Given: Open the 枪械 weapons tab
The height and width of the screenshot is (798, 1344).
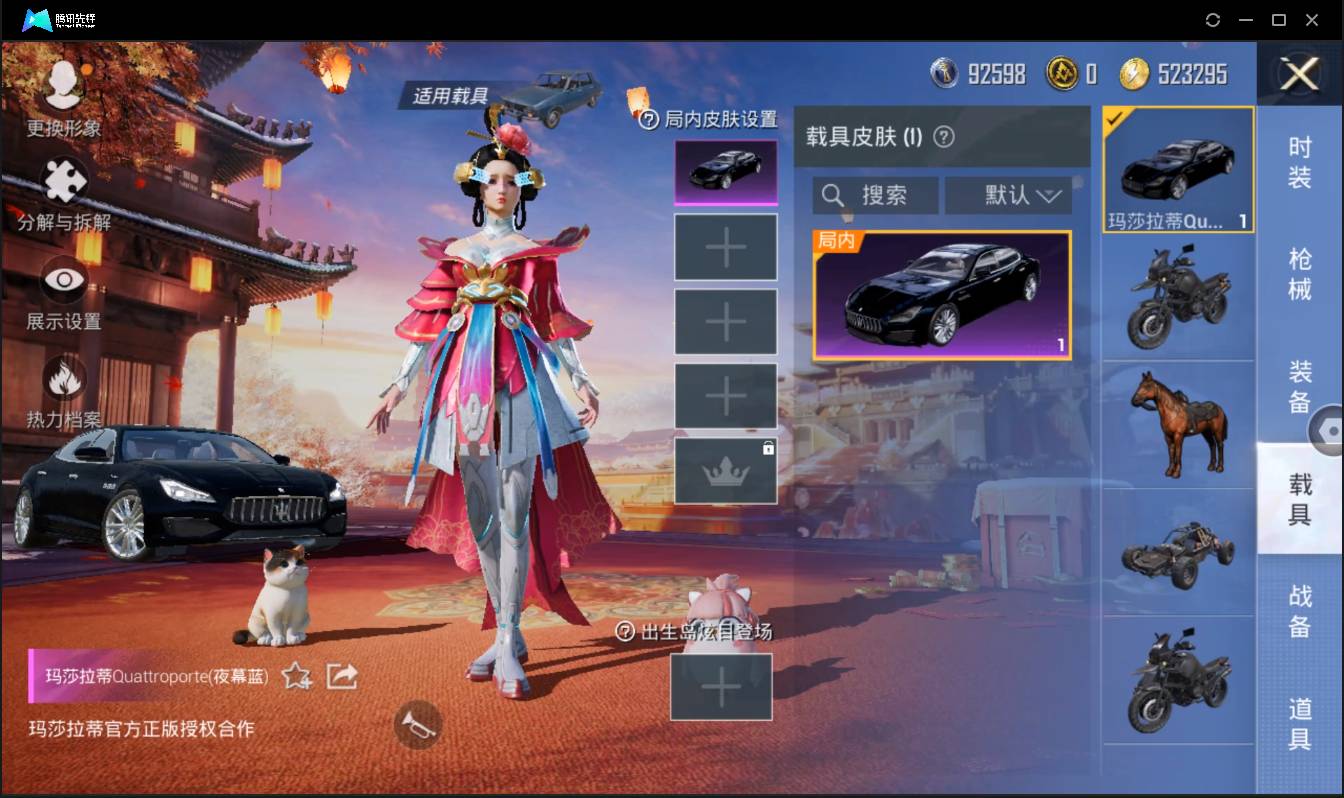Looking at the screenshot, I should (x=1300, y=272).
